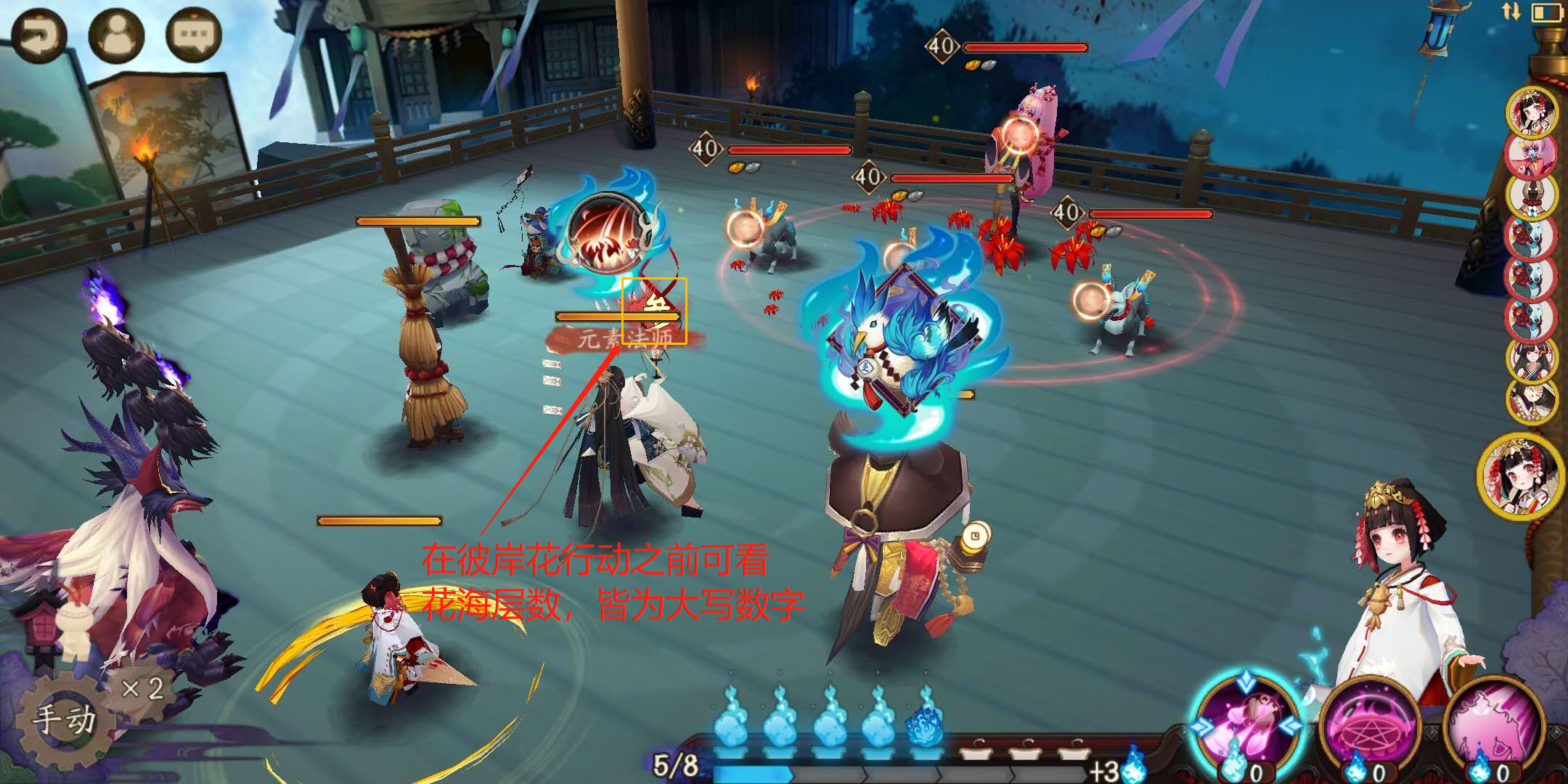Open the chat speech bubble

[x=193, y=36]
